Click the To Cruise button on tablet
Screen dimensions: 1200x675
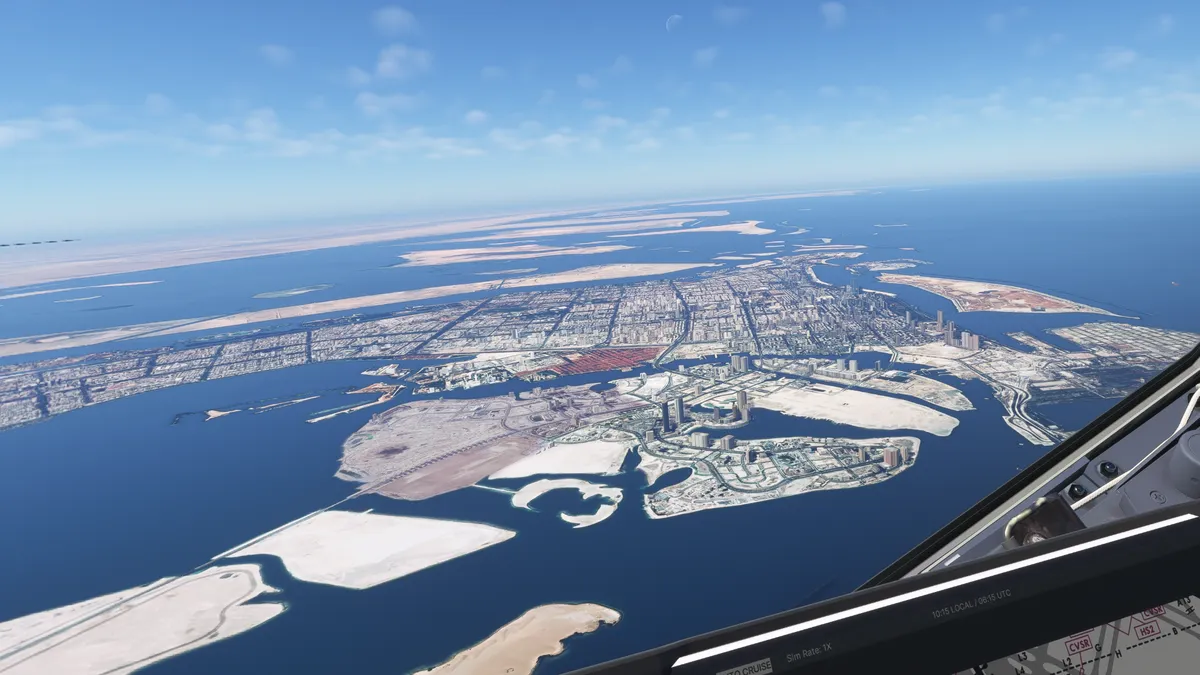pyautogui.click(x=745, y=667)
